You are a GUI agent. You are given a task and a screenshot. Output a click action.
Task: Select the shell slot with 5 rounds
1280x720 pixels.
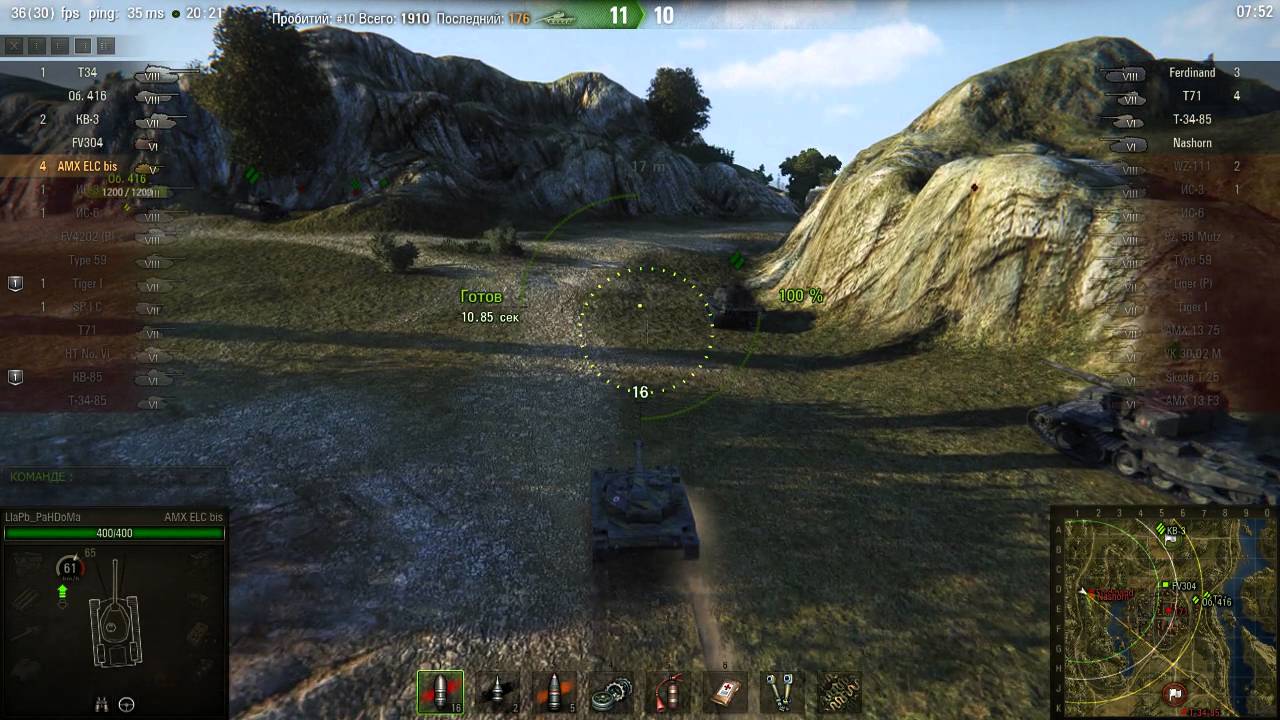[x=554, y=692]
